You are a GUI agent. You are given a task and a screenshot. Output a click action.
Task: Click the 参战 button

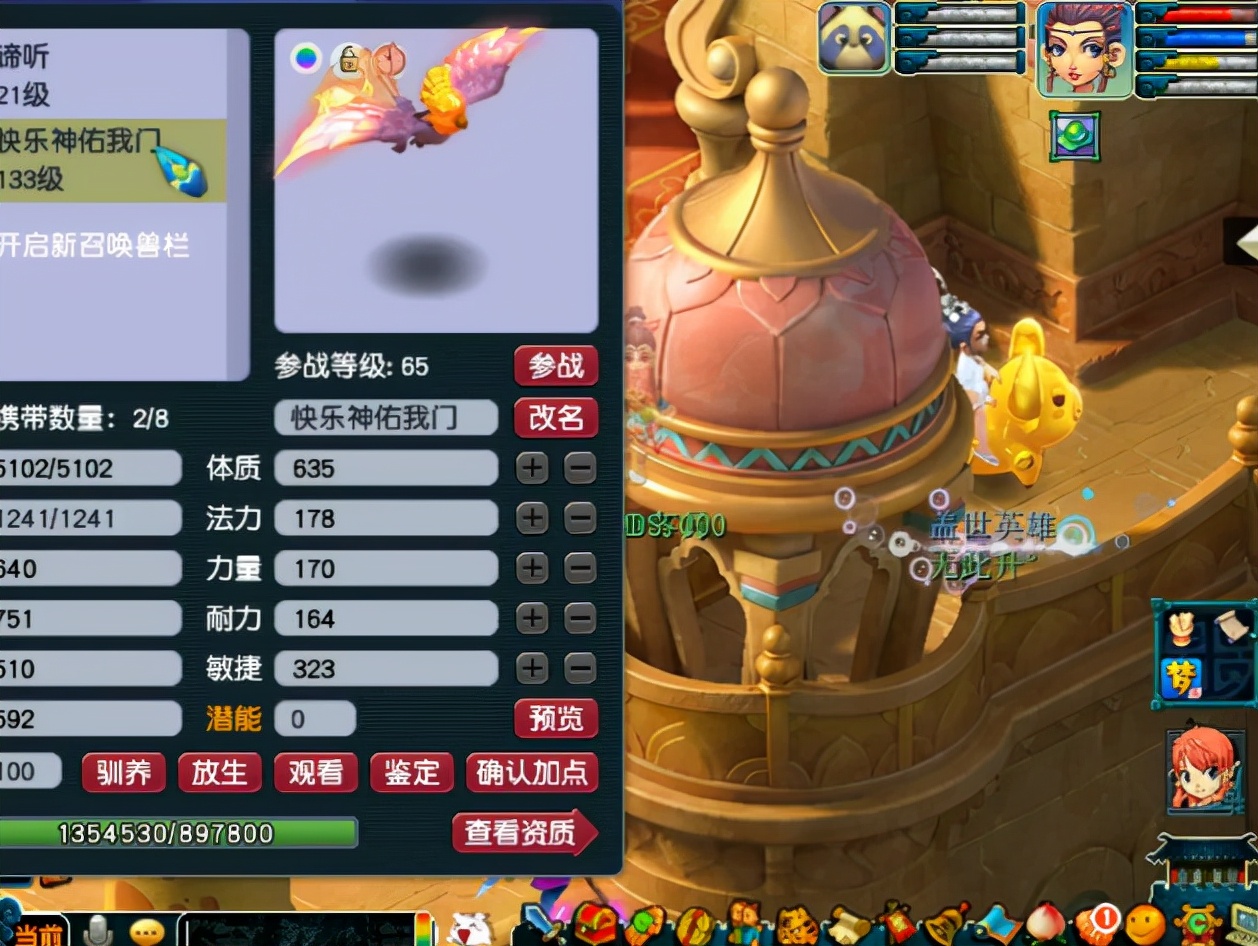click(x=556, y=366)
